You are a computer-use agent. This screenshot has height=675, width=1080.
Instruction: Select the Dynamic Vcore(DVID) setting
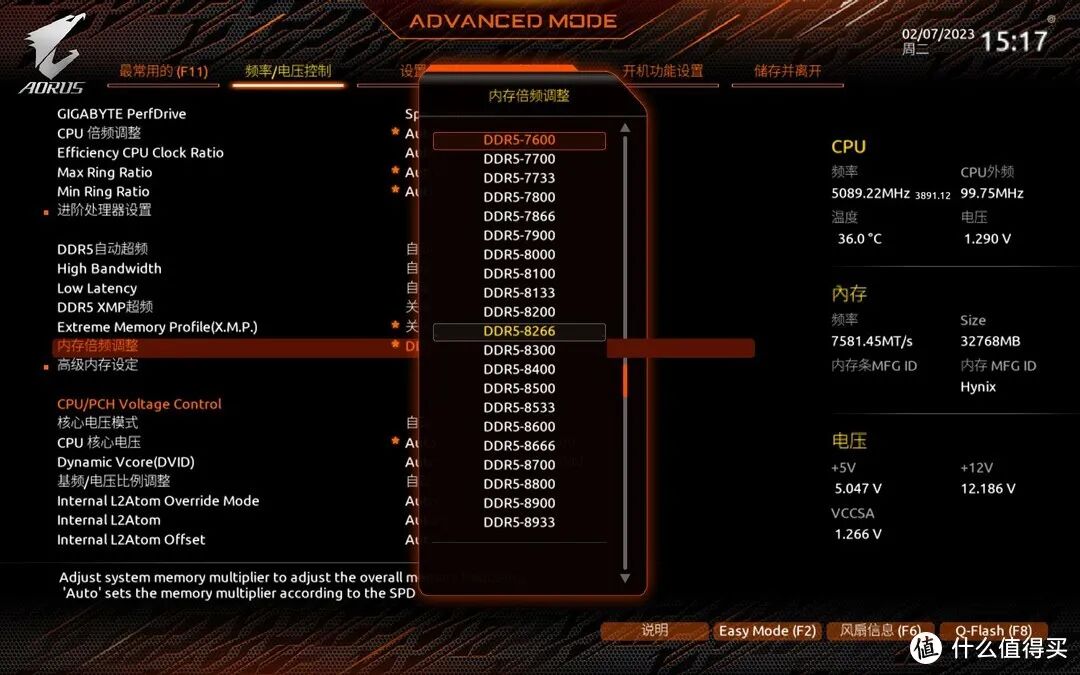pyautogui.click(x=126, y=462)
